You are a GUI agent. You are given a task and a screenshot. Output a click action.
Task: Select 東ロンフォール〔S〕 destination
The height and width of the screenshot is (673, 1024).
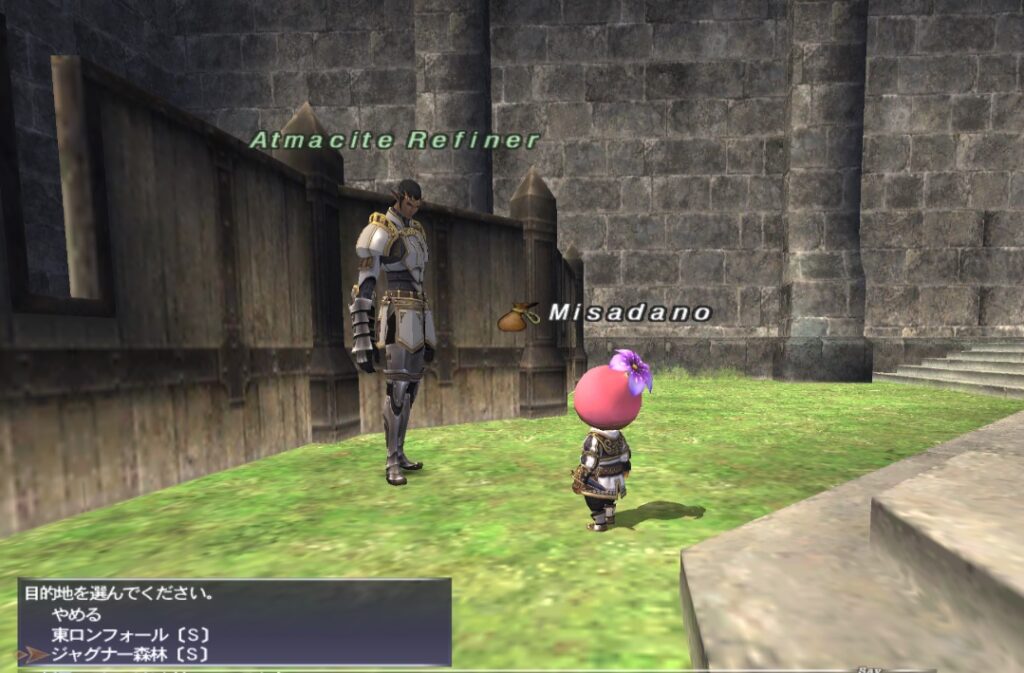coord(130,635)
